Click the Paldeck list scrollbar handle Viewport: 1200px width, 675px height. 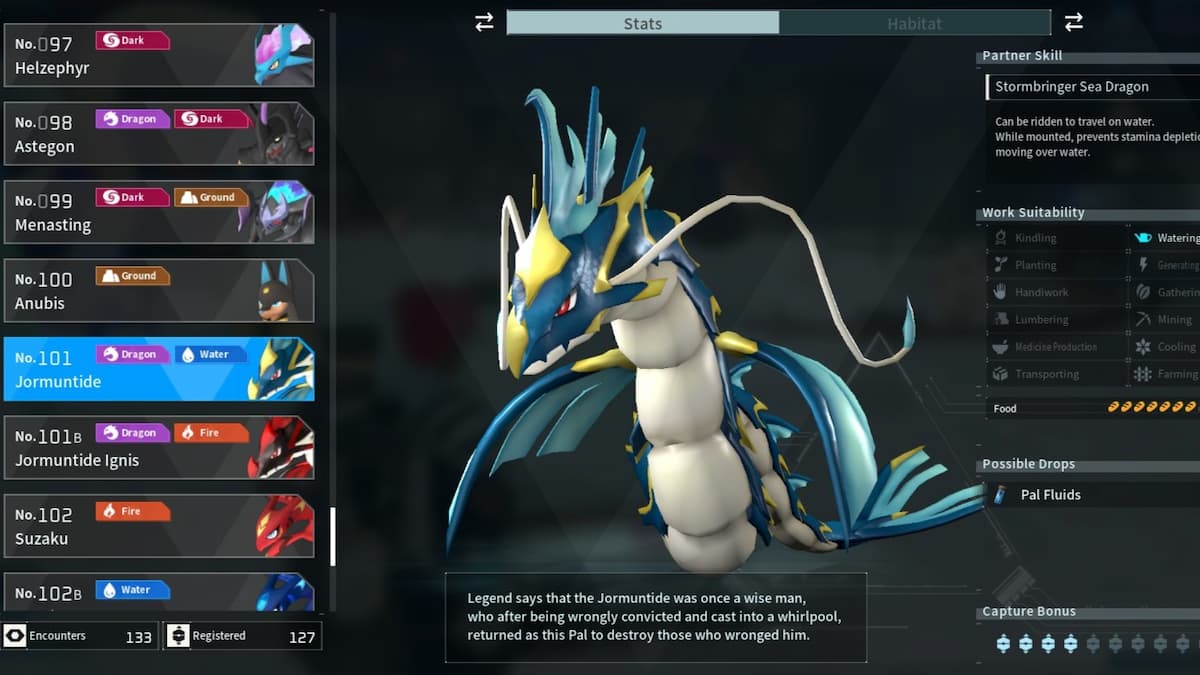(332, 537)
